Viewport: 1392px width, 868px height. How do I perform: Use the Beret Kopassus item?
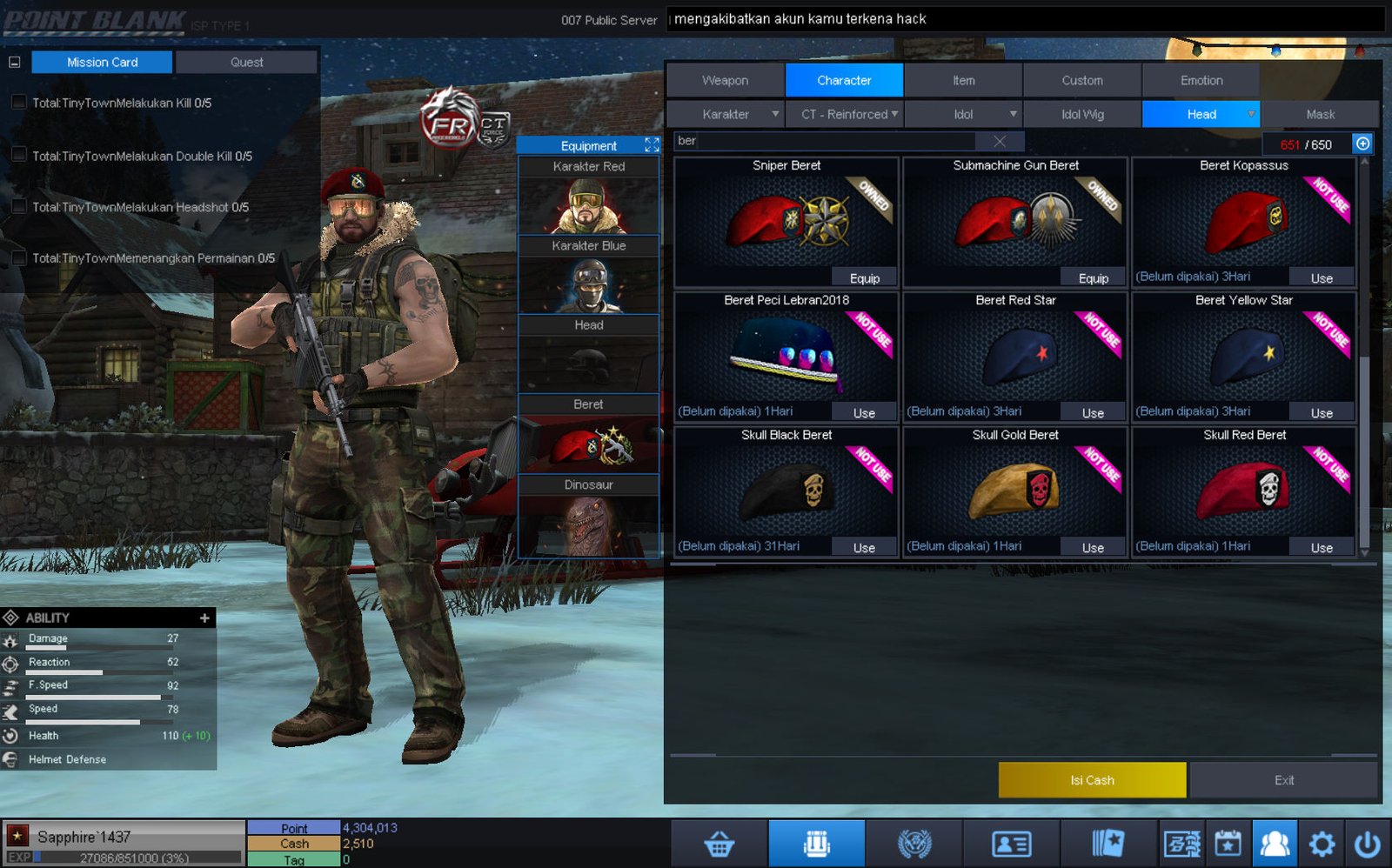click(x=1321, y=278)
